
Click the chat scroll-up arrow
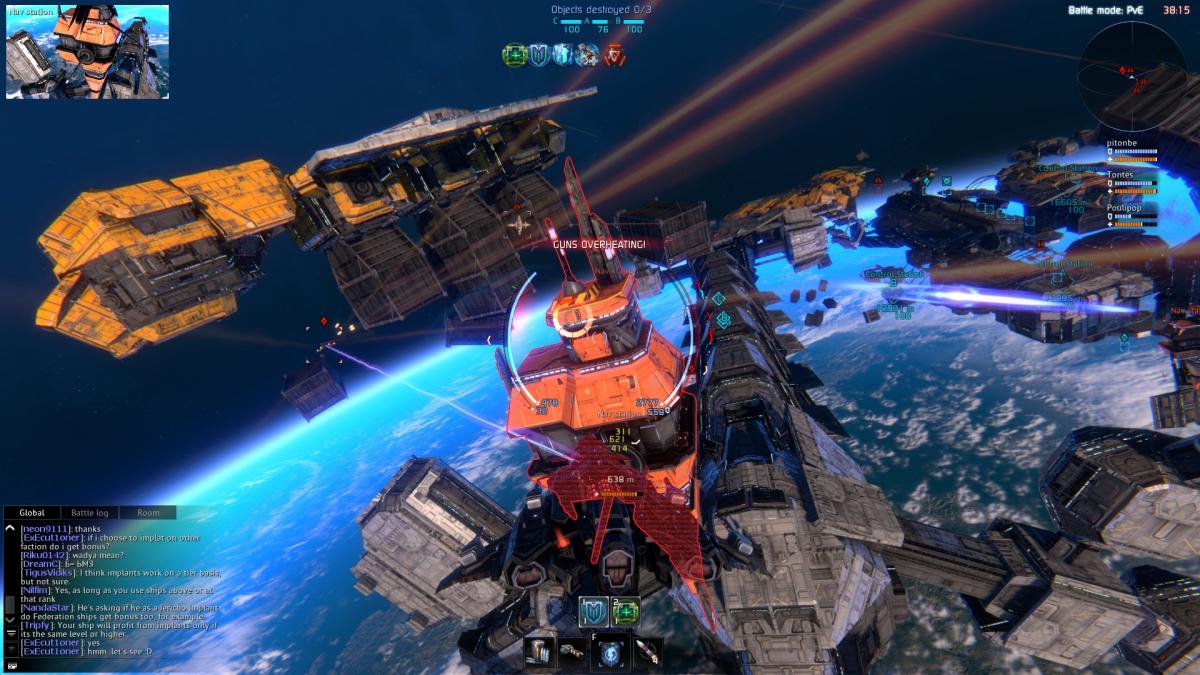click(x=10, y=528)
